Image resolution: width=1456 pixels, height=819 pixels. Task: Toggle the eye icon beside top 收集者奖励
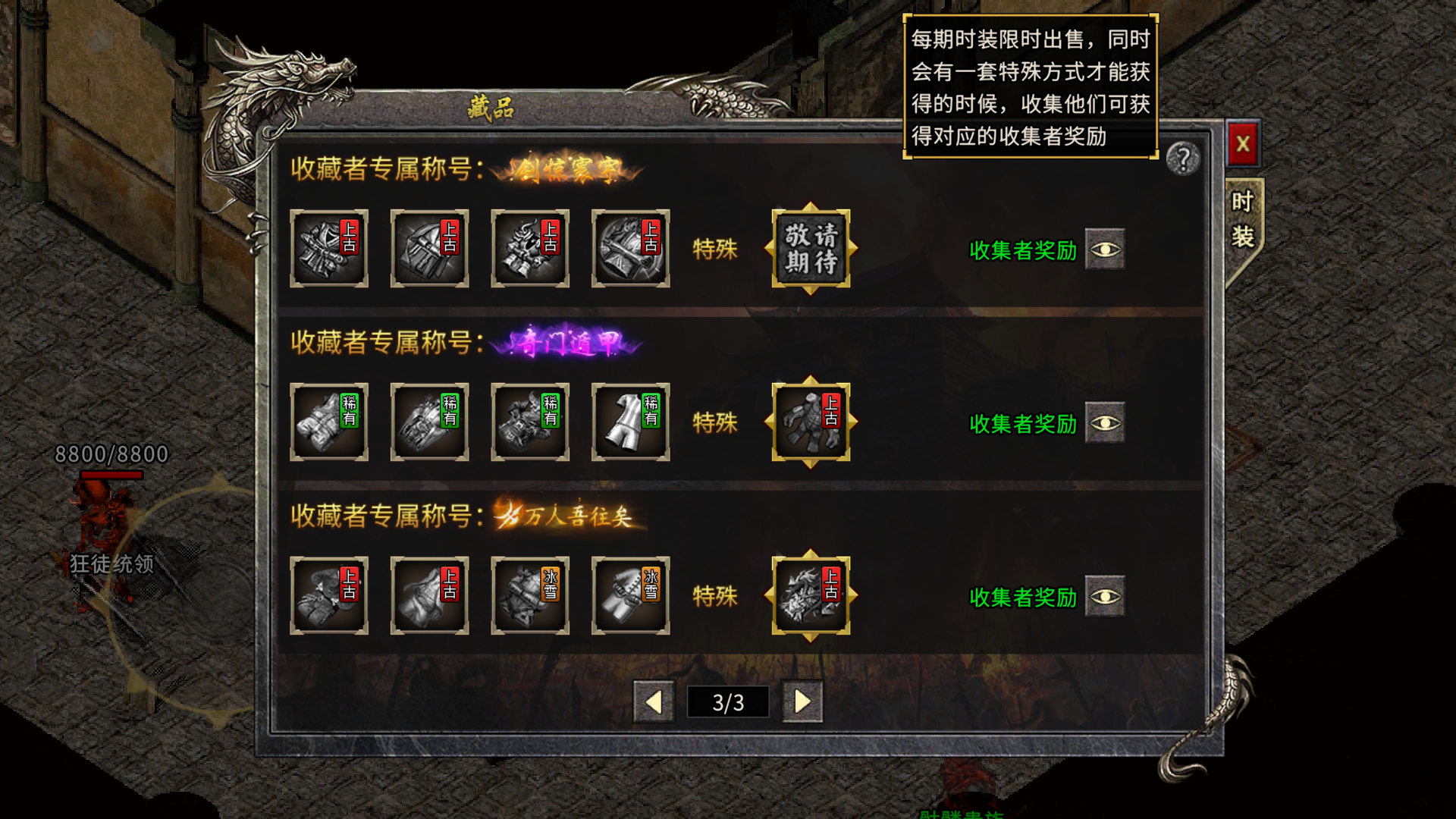(1105, 251)
